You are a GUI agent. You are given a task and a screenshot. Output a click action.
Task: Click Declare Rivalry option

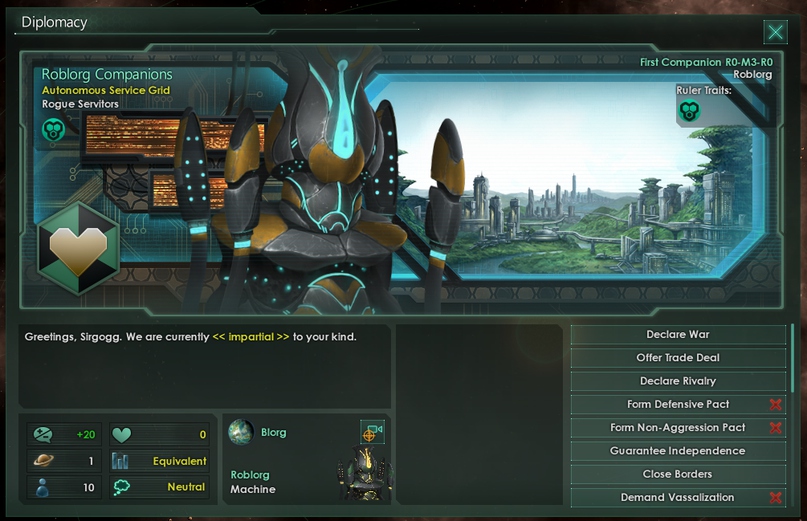[x=678, y=381]
